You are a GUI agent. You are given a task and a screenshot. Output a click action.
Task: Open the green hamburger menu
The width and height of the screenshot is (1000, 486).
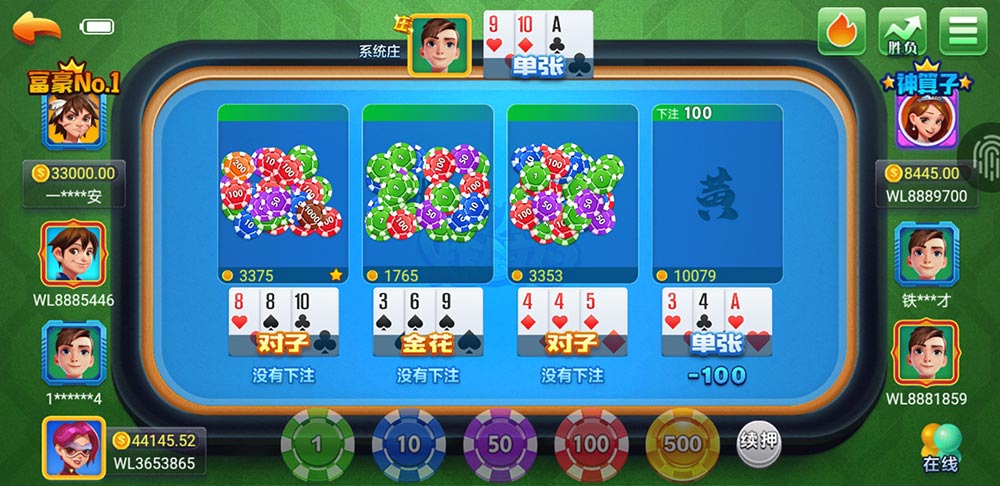click(962, 31)
